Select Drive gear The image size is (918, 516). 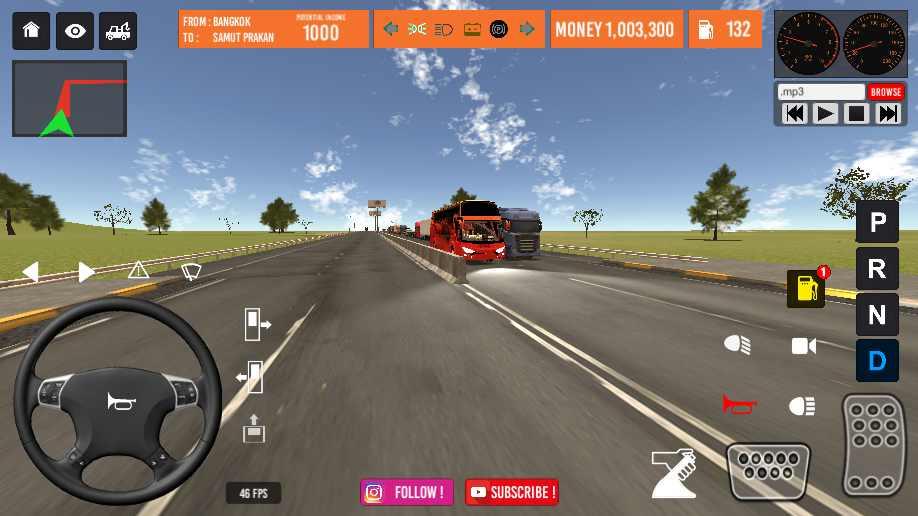click(x=877, y=360)
